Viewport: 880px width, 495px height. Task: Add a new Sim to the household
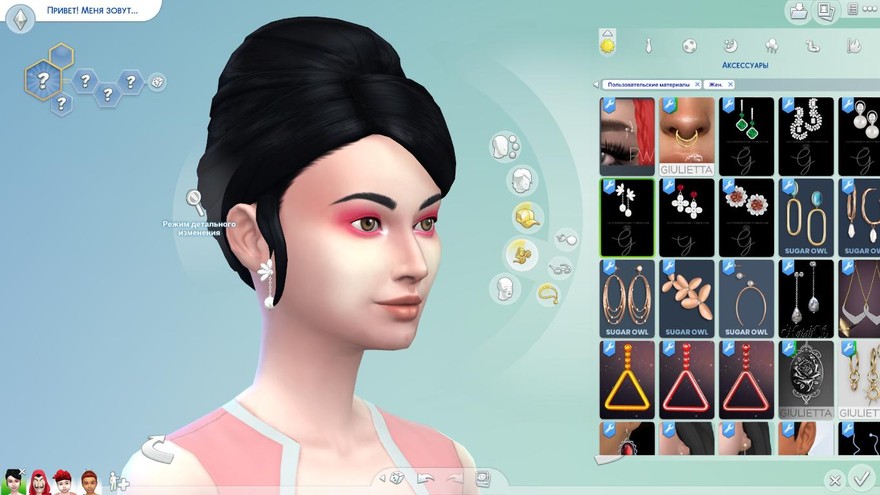coord(118,480)
